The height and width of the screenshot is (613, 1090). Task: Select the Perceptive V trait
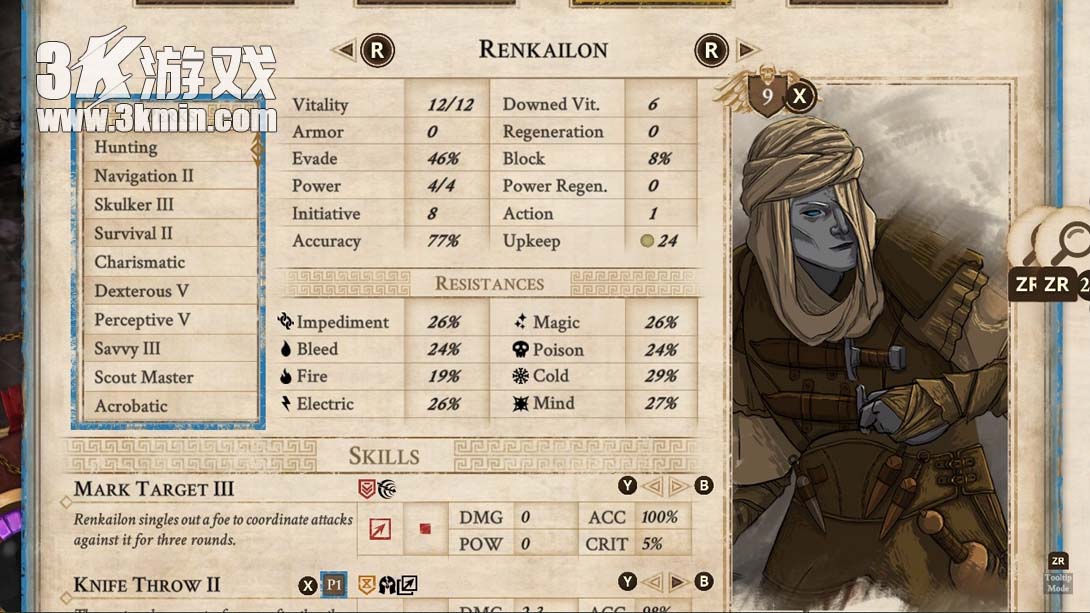point(165,320)
